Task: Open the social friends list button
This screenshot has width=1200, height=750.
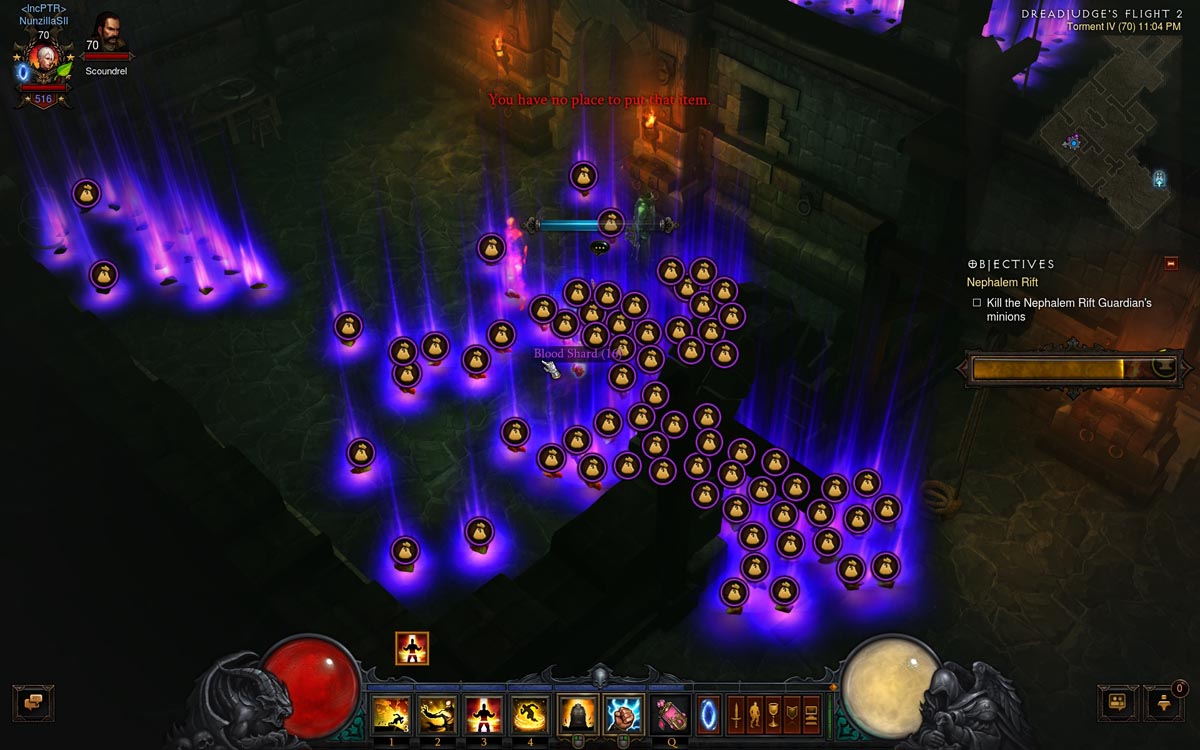Action: coord(1117,702)
